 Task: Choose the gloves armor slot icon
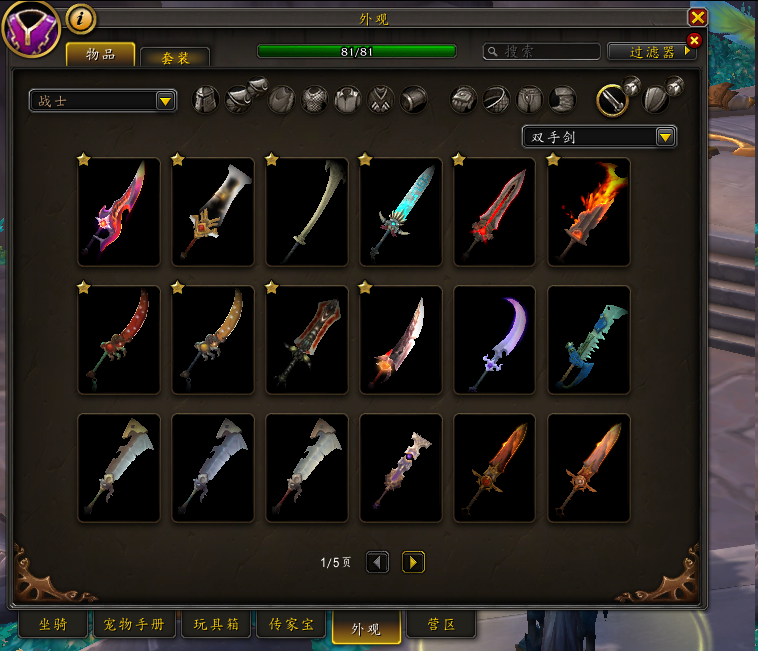pos(463,99)
